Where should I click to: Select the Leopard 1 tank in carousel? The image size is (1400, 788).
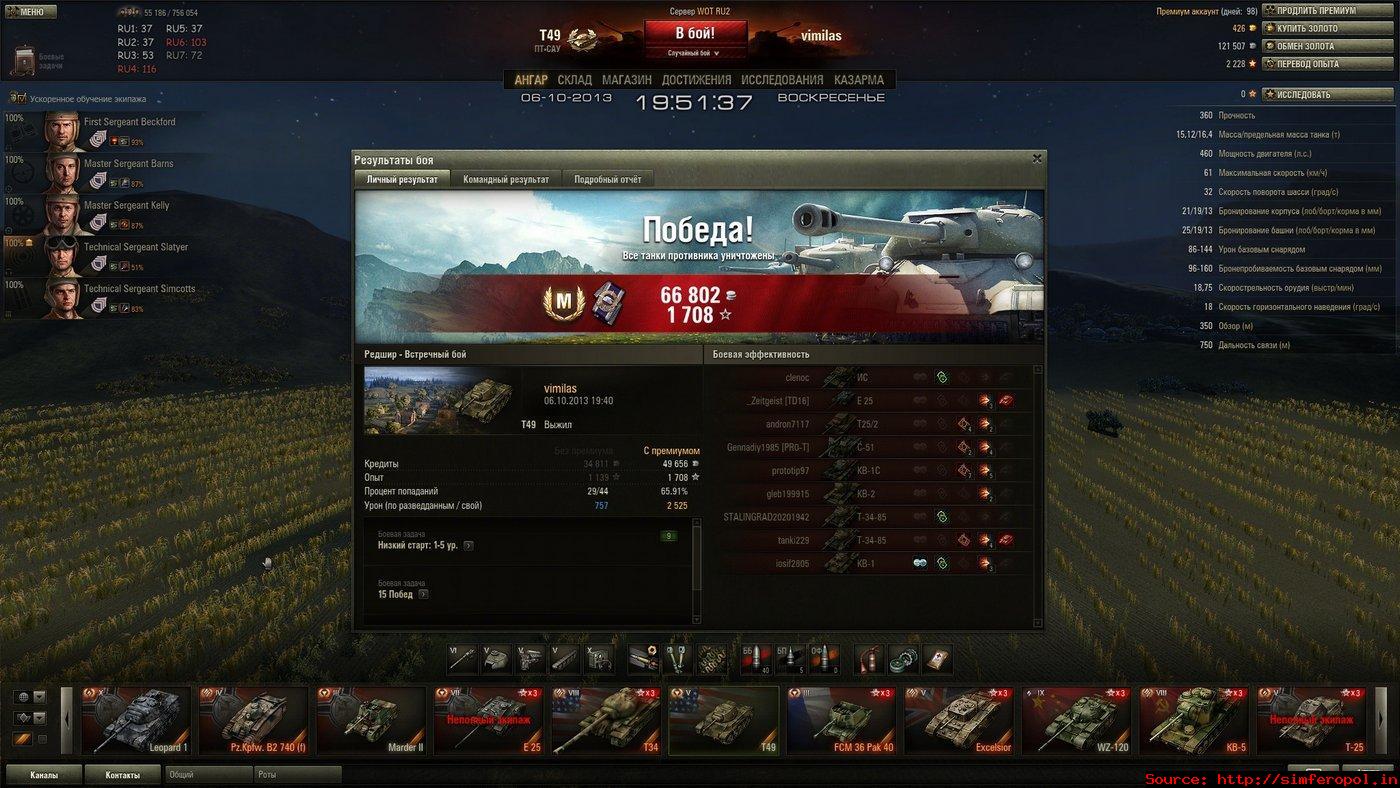(x=136, y=720)
